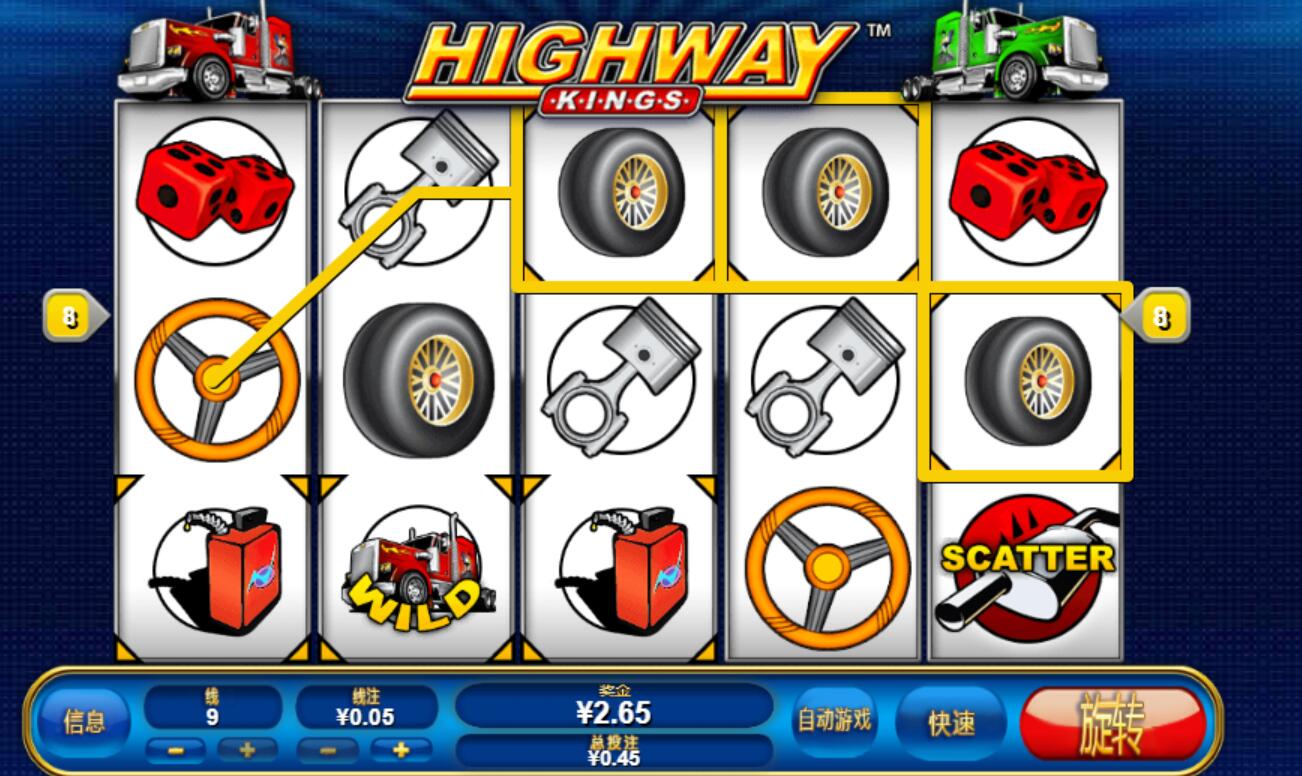Increase the 线 paylines count
Screen dimensions: 1302x776
pyautogui.click(x=246, y=749)
